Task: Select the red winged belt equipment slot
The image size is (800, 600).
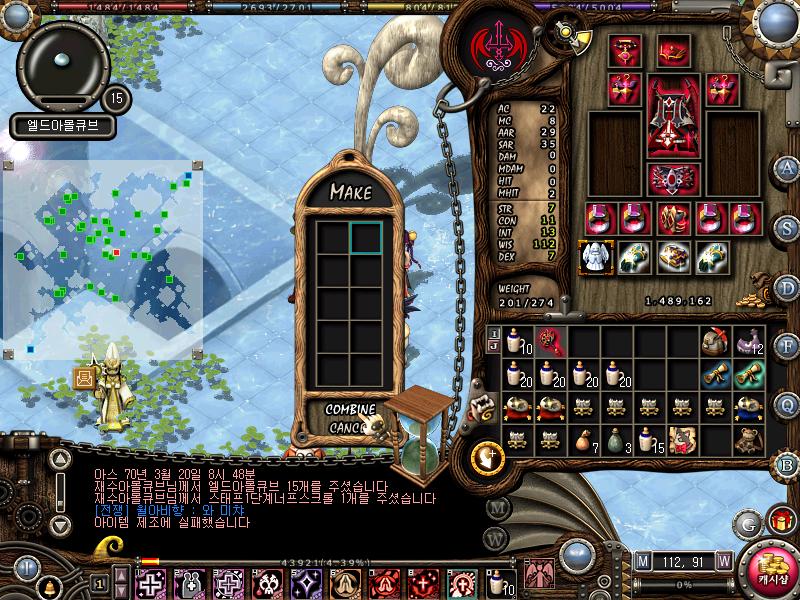Action: point(665,178)
